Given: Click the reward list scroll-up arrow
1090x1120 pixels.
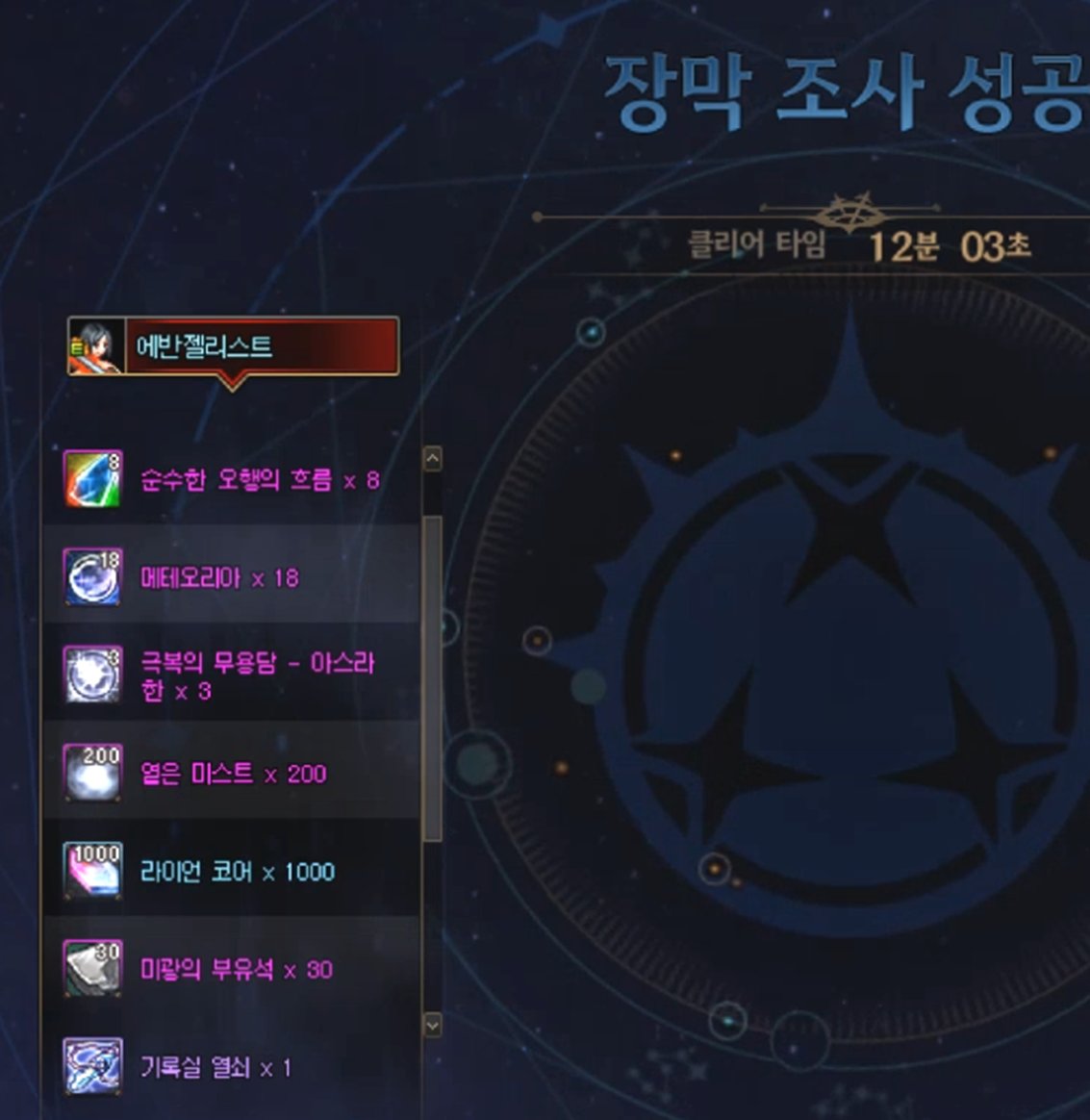Looking at the screenshot, I should (x=433, y=459).
